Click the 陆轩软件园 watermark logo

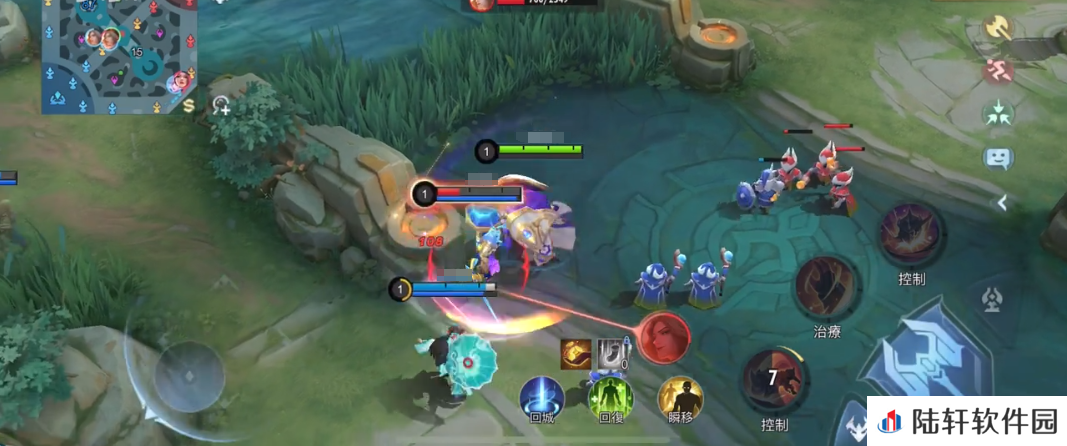[x=965, y=422]
